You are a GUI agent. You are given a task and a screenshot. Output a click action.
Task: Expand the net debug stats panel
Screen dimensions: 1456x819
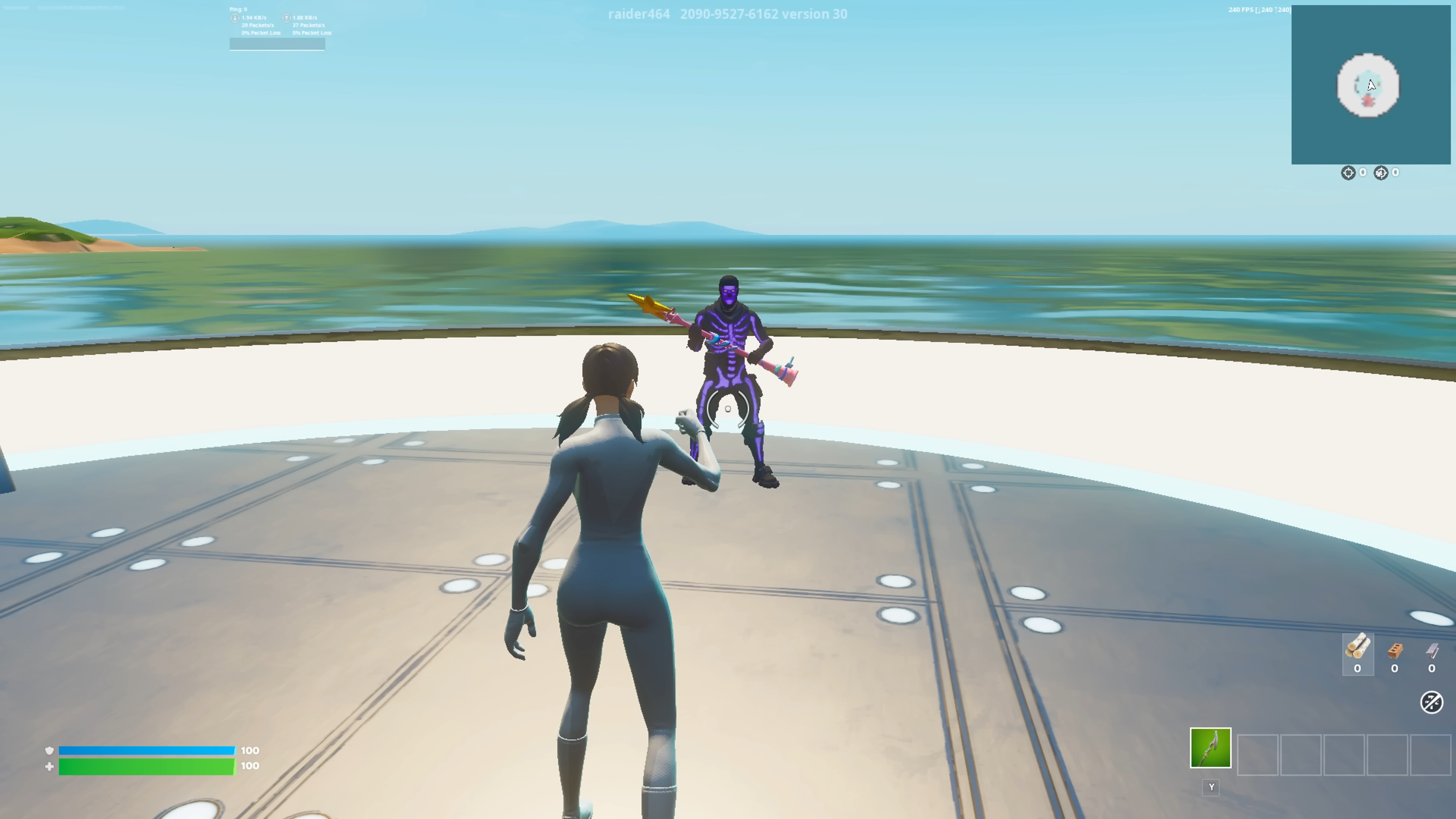pyautogui.click(x=277, y=44)
